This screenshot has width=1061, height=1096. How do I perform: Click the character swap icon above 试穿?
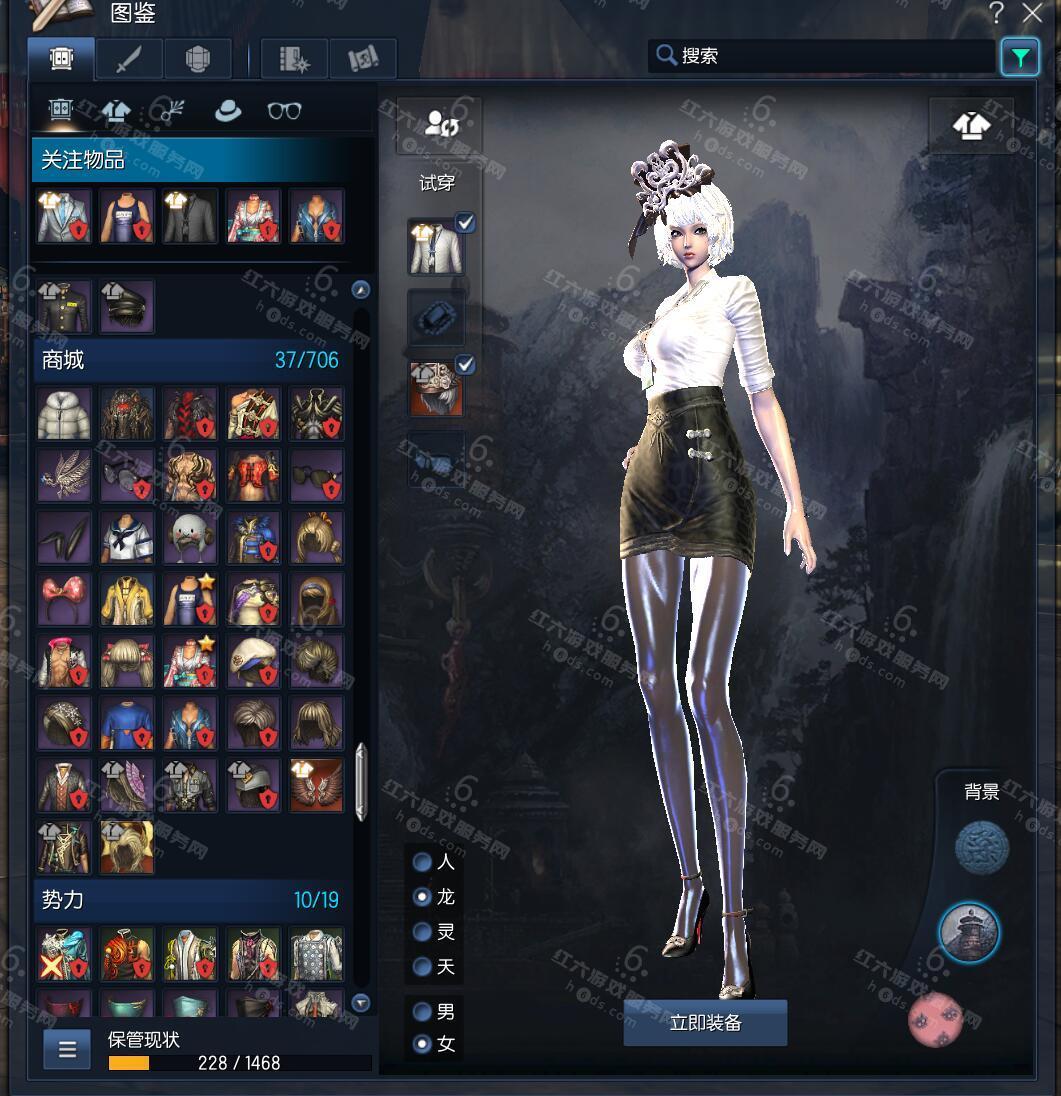(x=440, y=125)
